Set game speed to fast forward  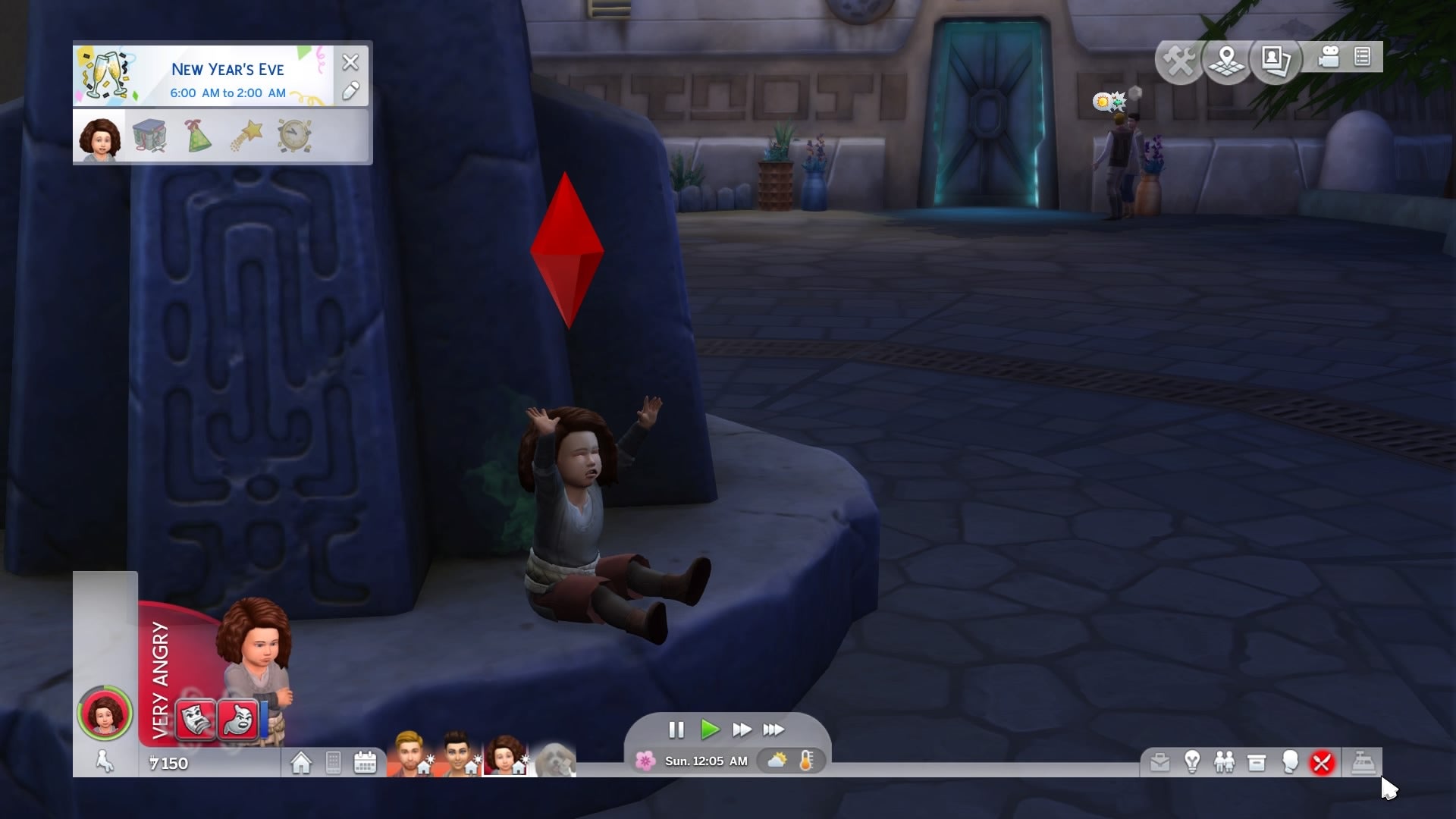point(742,730)
